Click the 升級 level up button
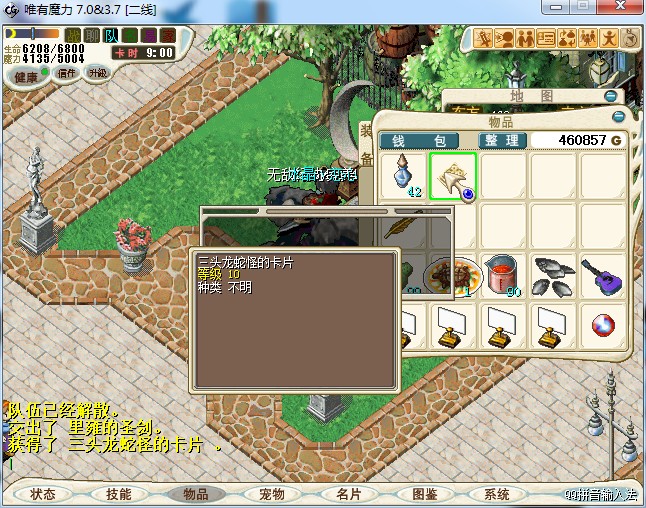The image size is (646, 508). [98, 73]
